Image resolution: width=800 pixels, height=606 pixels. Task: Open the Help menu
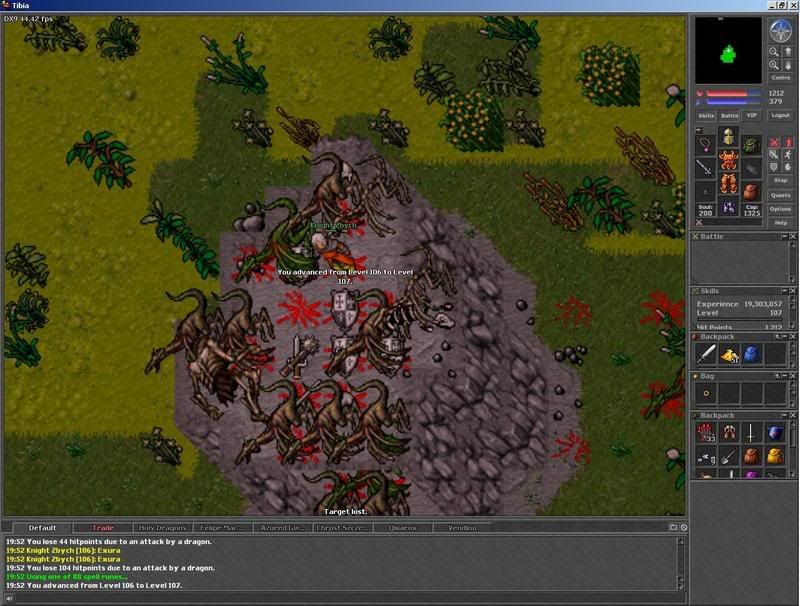[781, 223]
